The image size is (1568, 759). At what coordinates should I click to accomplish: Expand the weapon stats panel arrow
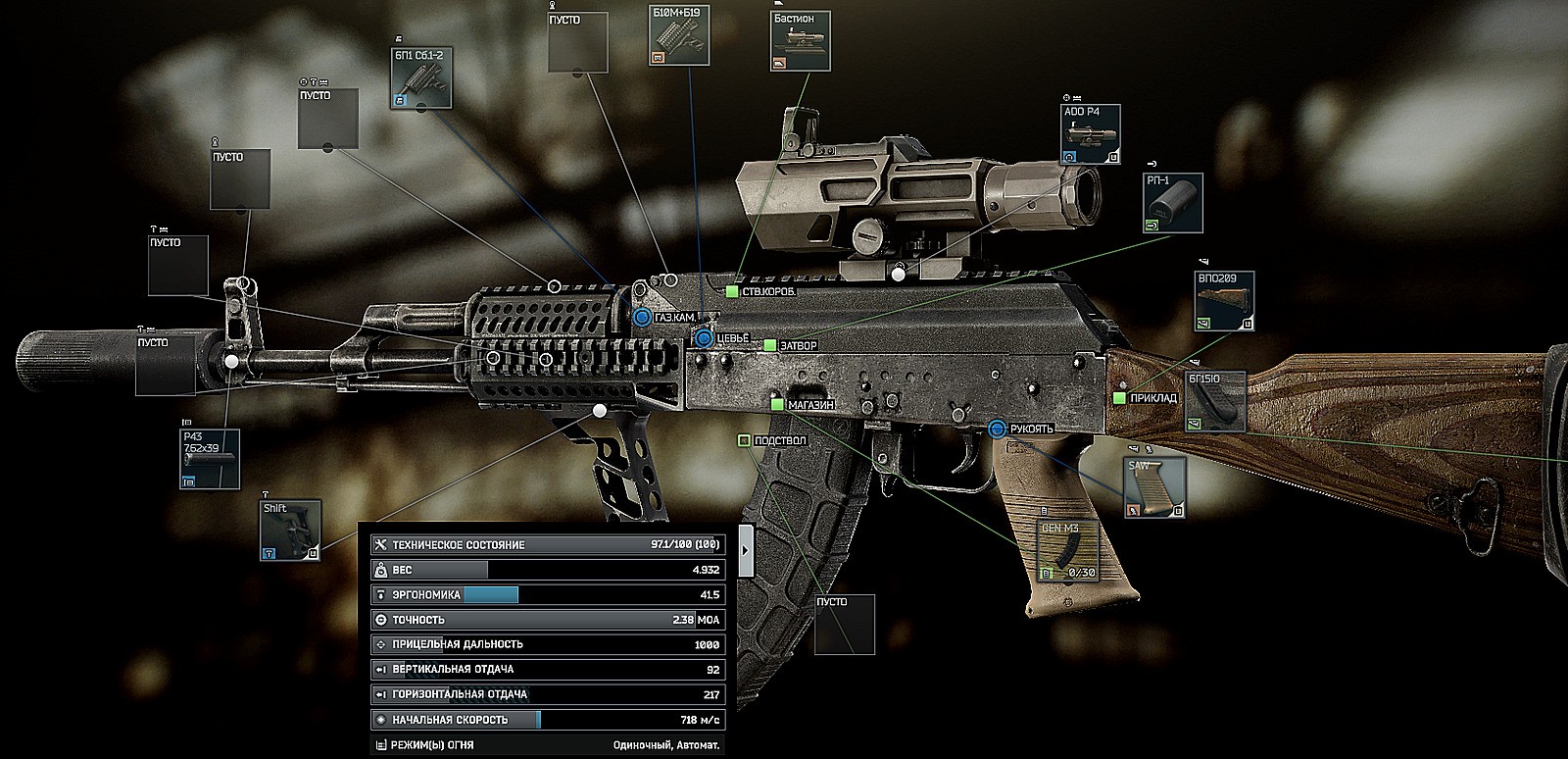tap(745, 550)
